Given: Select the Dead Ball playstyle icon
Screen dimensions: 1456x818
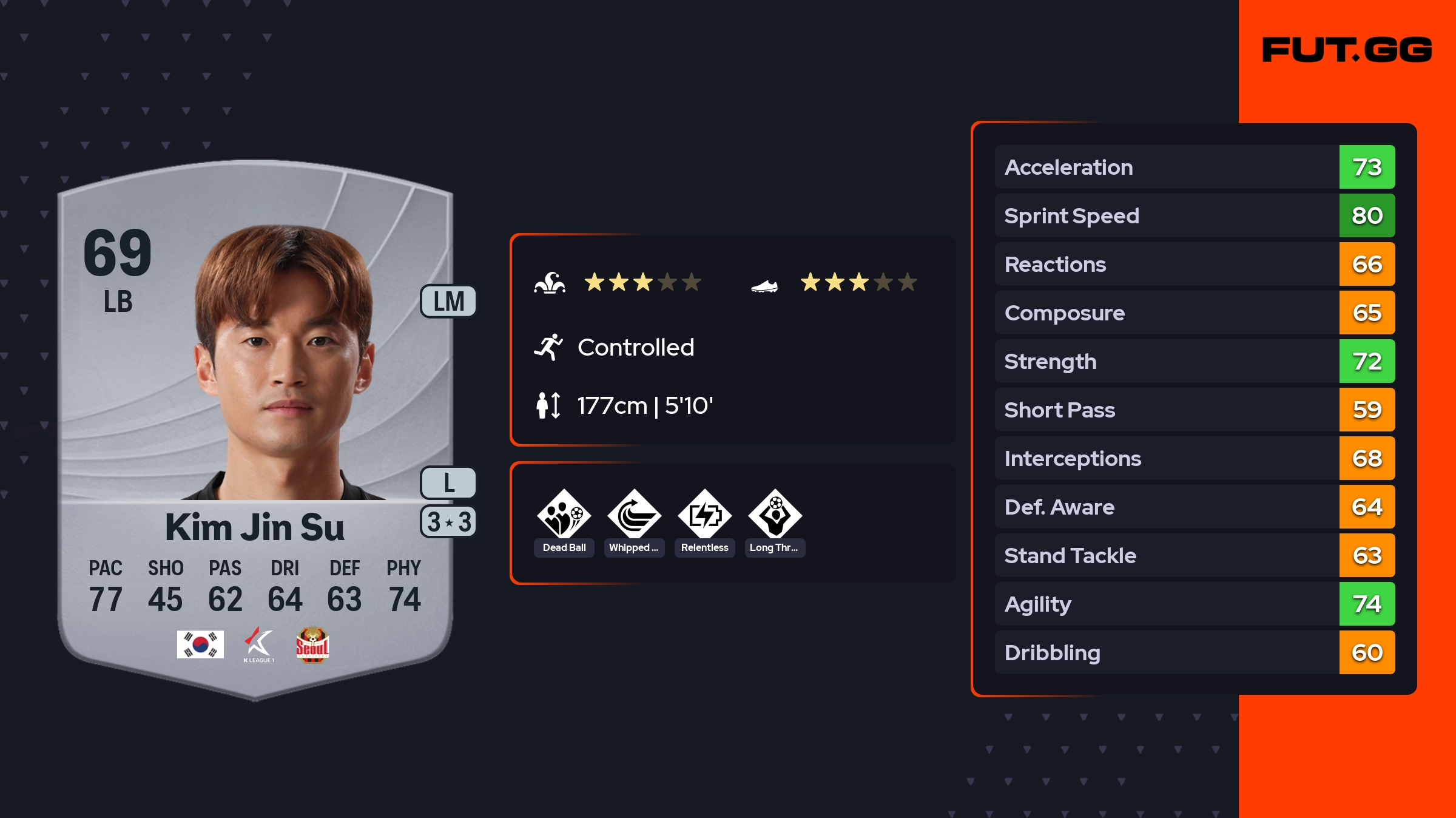Looking at the screenshot, I should pos(564,515).
